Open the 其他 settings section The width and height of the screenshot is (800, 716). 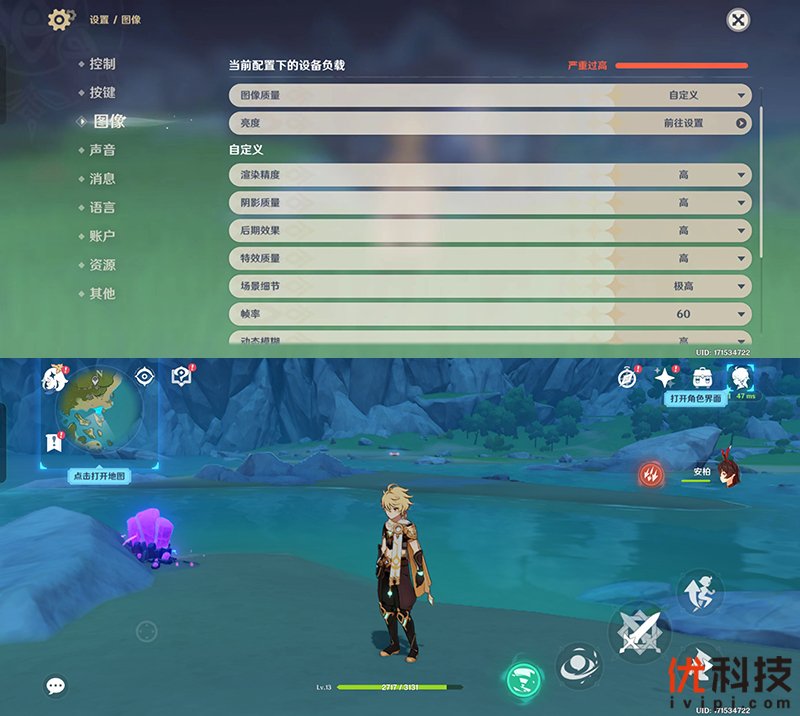tap(102, 294)
